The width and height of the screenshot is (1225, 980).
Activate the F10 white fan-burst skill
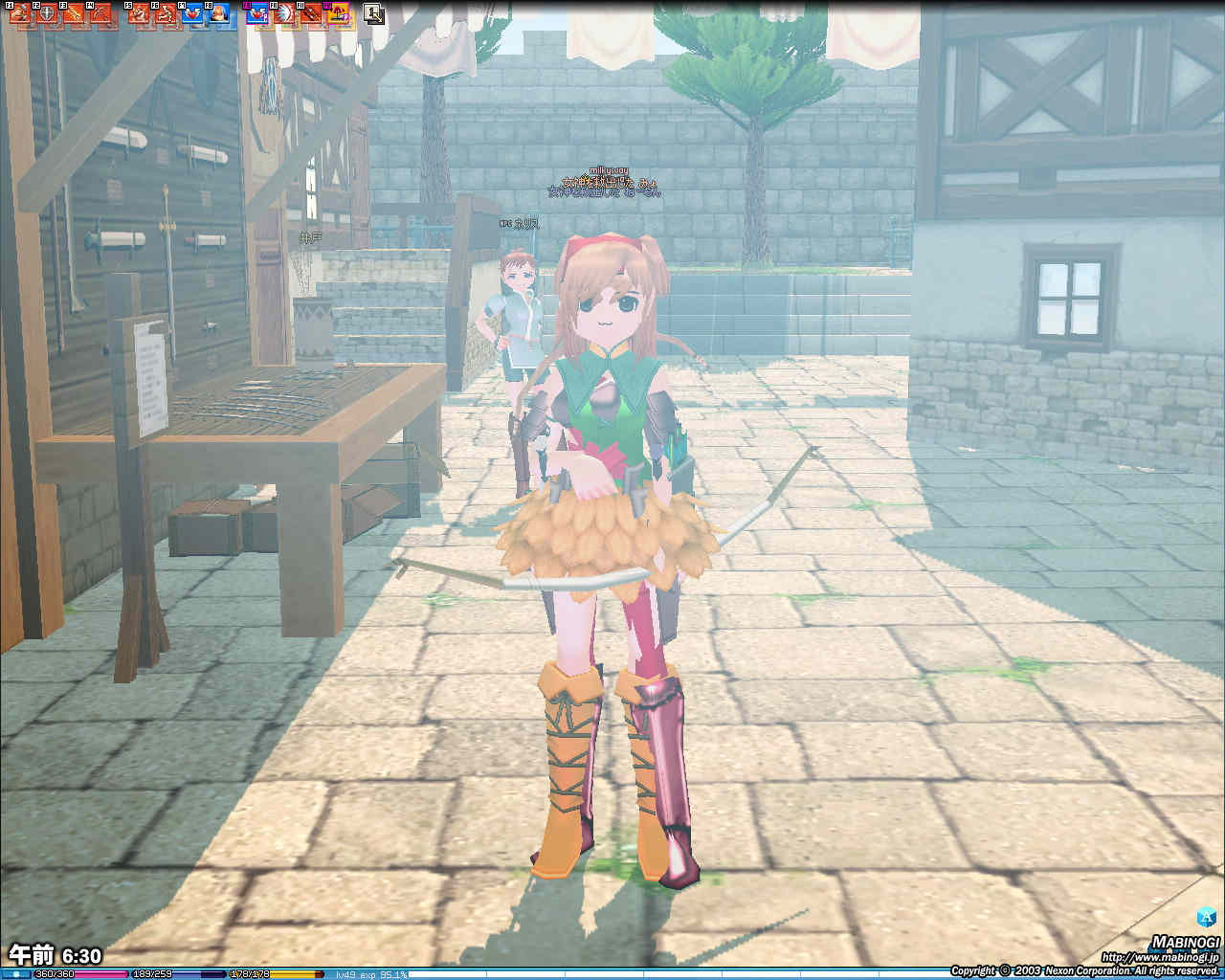284,13
